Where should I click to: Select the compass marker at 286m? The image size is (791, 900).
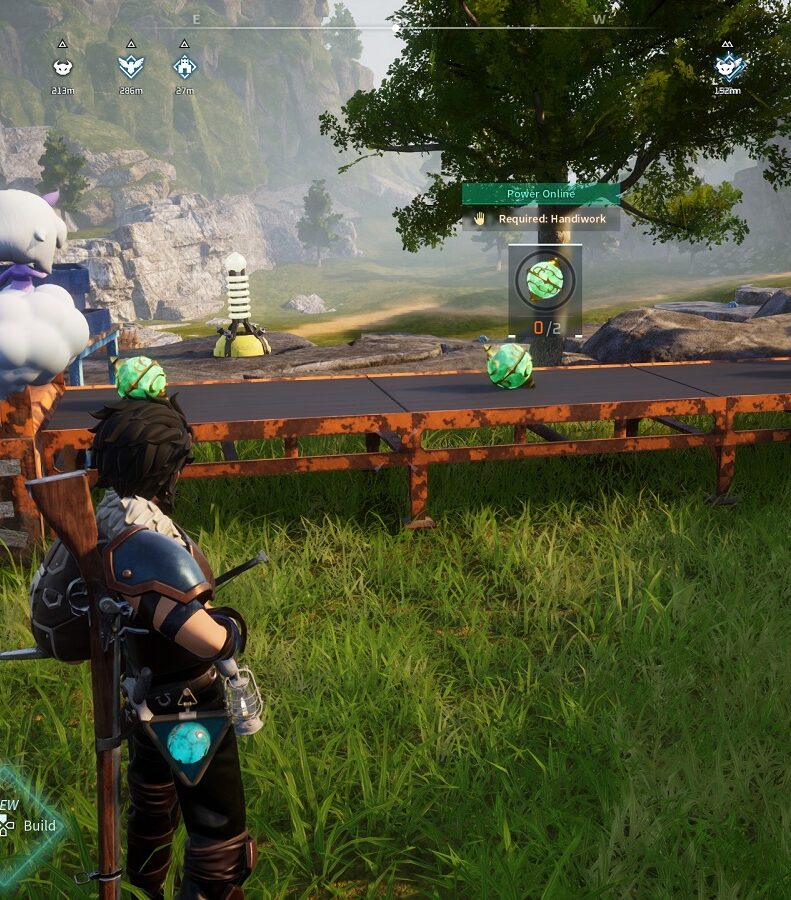(130, 67)
